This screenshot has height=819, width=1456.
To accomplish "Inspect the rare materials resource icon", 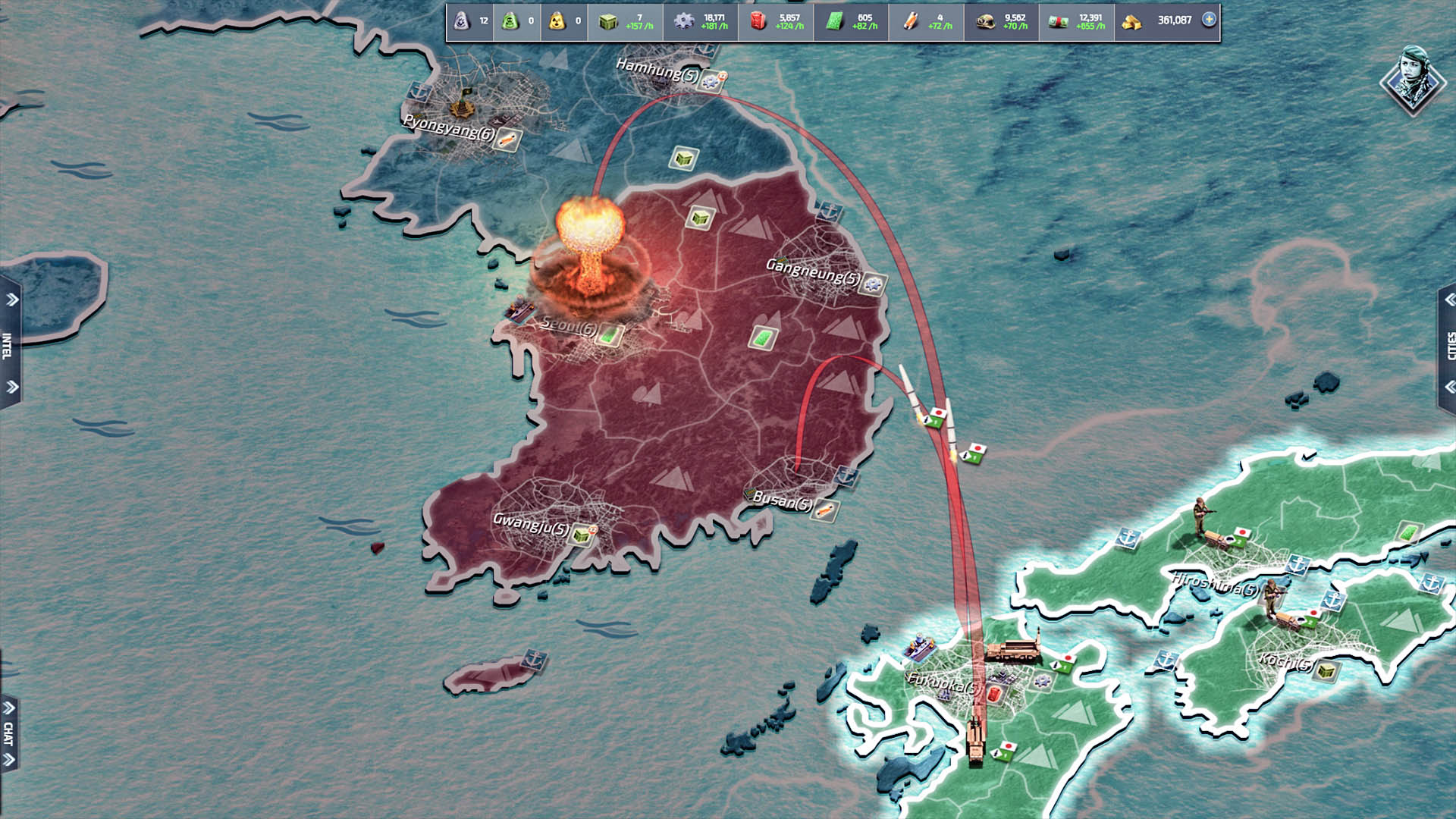I will click(x=912, y=21).
